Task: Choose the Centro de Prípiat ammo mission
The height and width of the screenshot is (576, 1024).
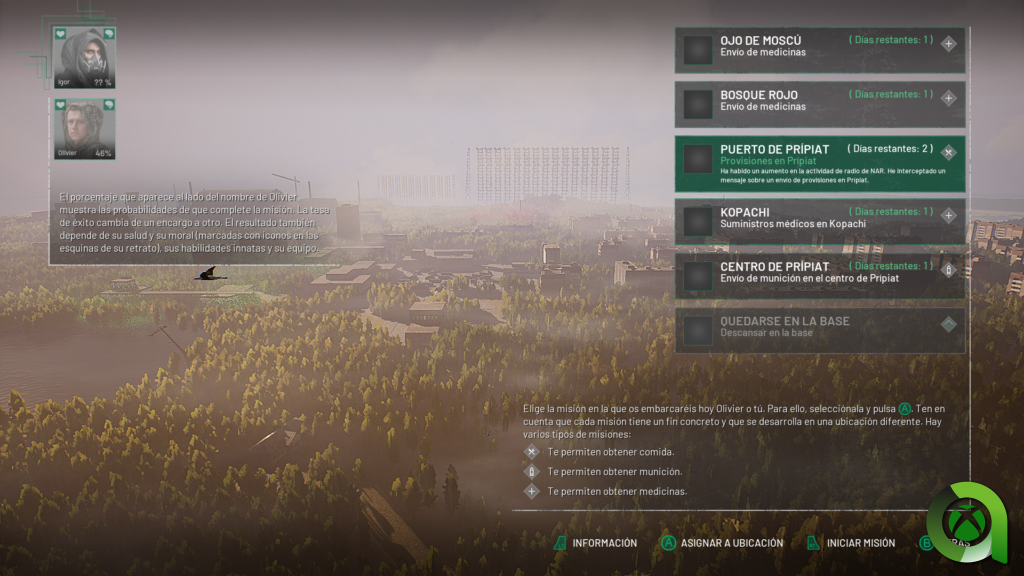Action: 820,273
